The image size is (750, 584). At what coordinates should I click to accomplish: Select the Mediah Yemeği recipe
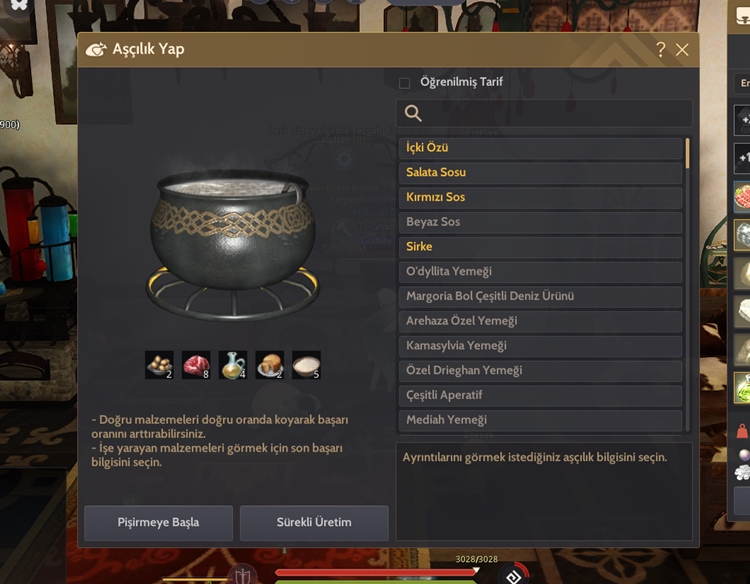540,420
